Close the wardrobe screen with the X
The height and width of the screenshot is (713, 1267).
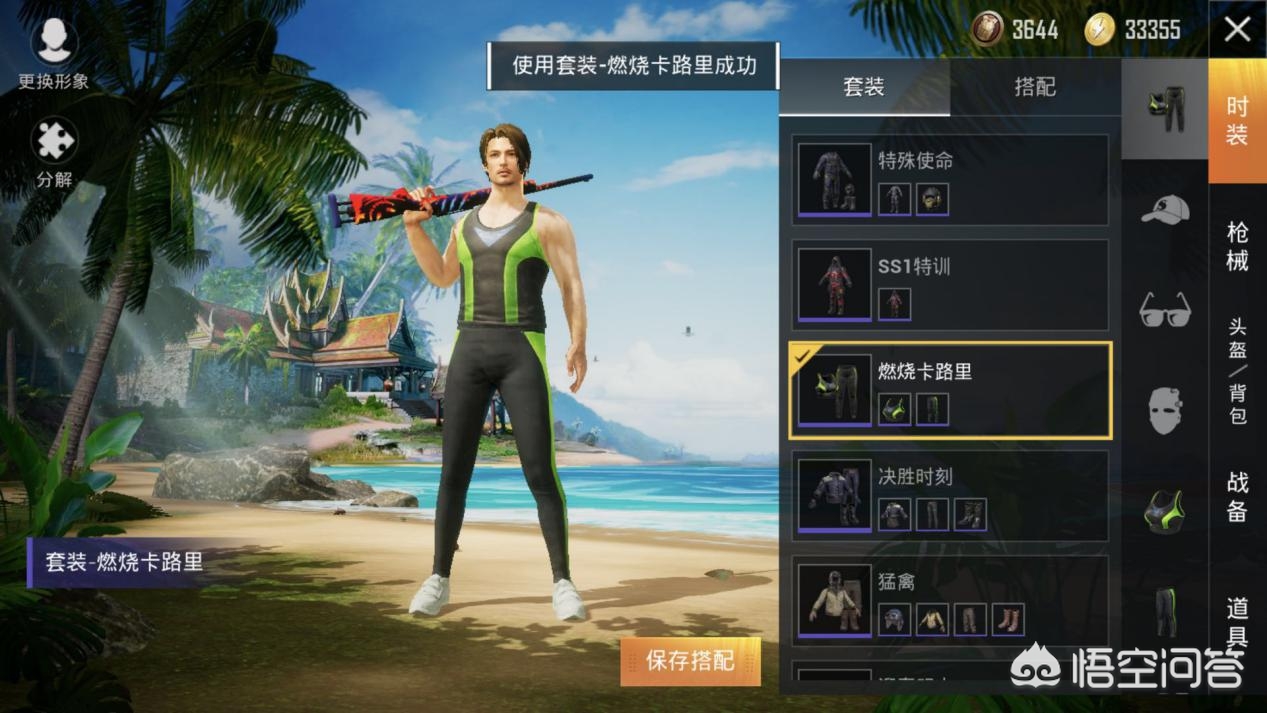[x=1237, y=30]
